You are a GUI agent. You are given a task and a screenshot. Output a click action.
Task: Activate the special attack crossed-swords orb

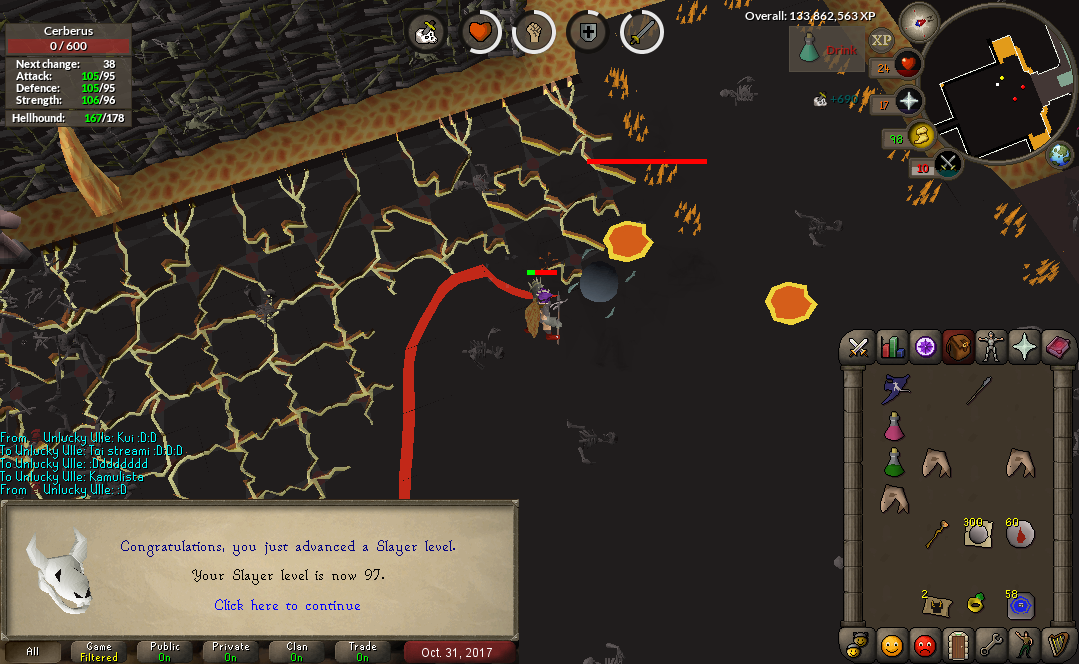click(946, 163)
